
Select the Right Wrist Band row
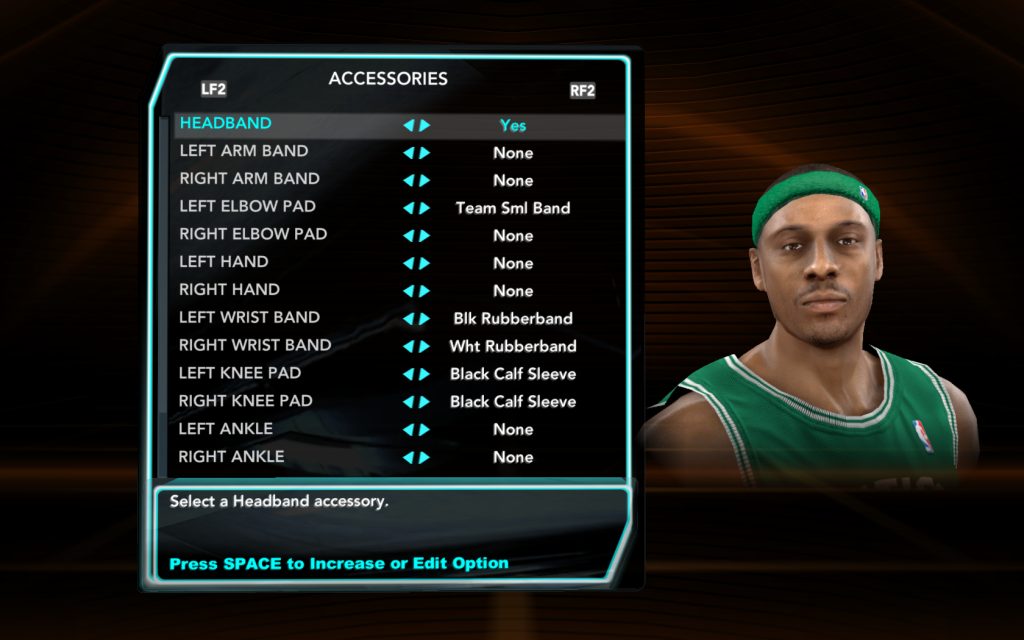[255, 345]
